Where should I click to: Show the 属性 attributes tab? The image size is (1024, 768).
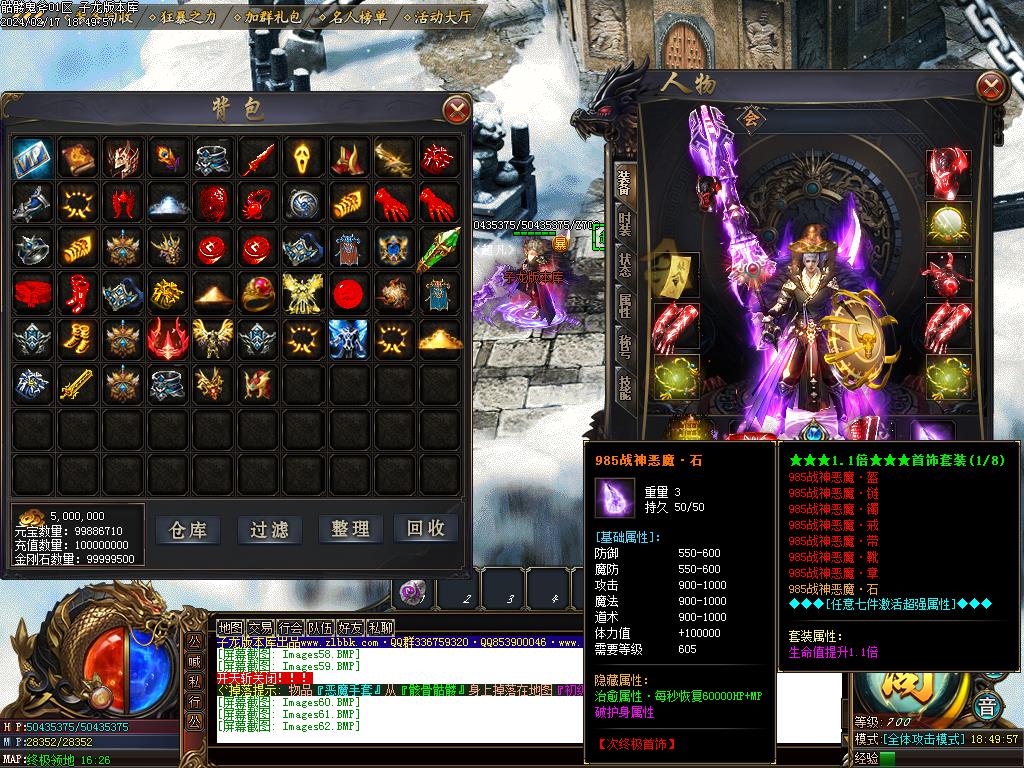[625, 307]
